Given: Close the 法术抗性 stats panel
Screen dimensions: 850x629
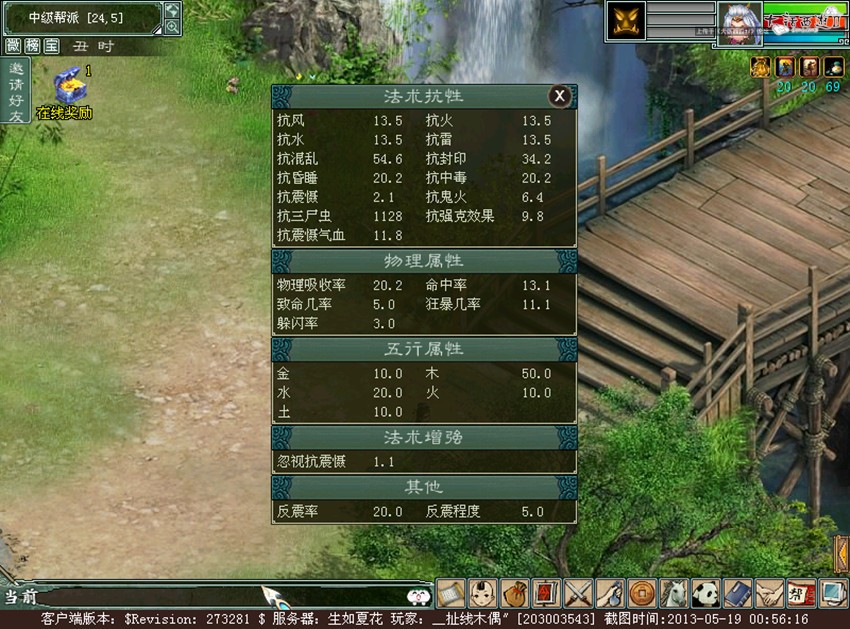Looking at the screenshot, I should (x=560, y=96).
